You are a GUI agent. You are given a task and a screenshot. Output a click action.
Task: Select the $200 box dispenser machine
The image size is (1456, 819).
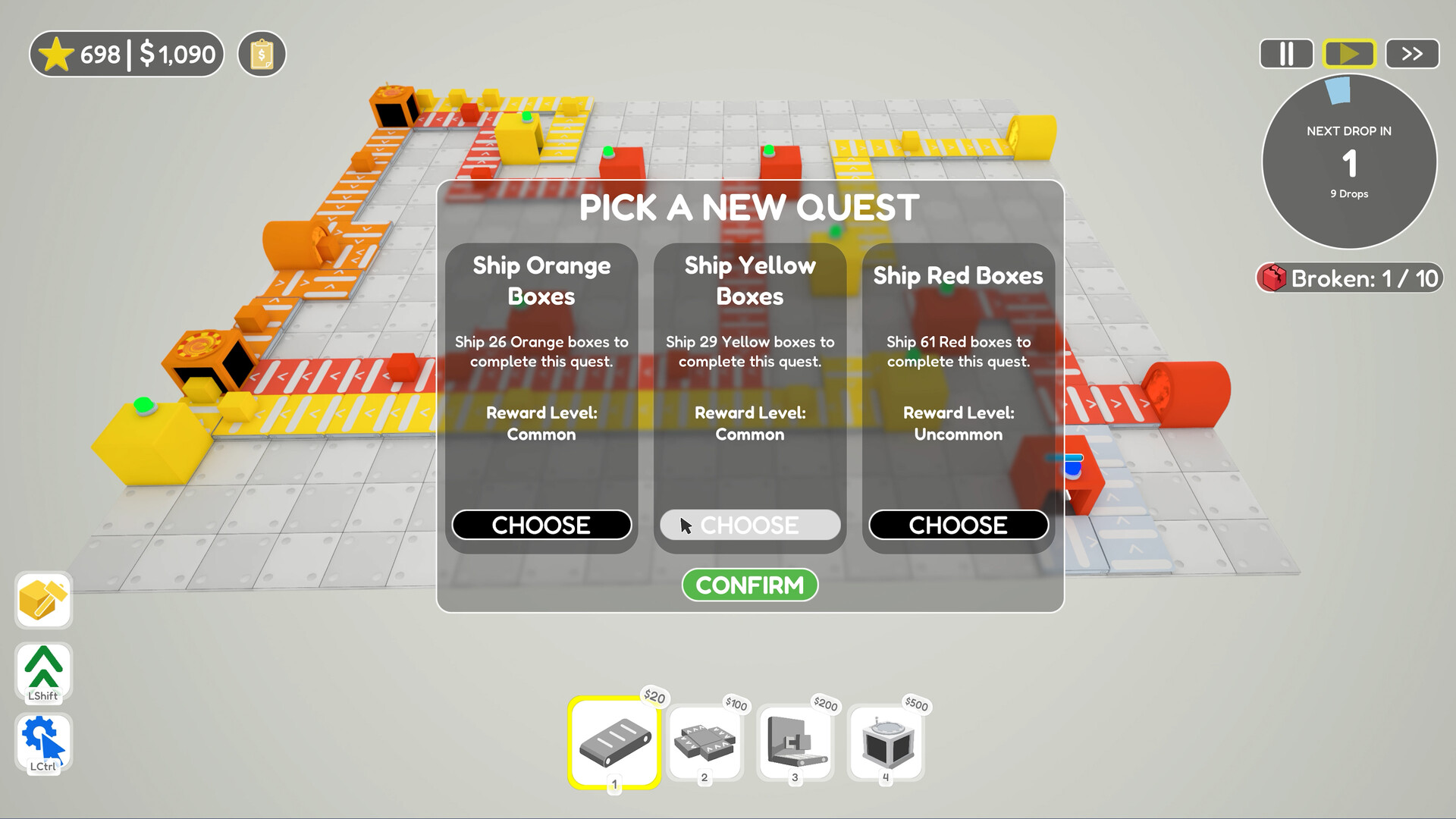[x=795, y=743]
